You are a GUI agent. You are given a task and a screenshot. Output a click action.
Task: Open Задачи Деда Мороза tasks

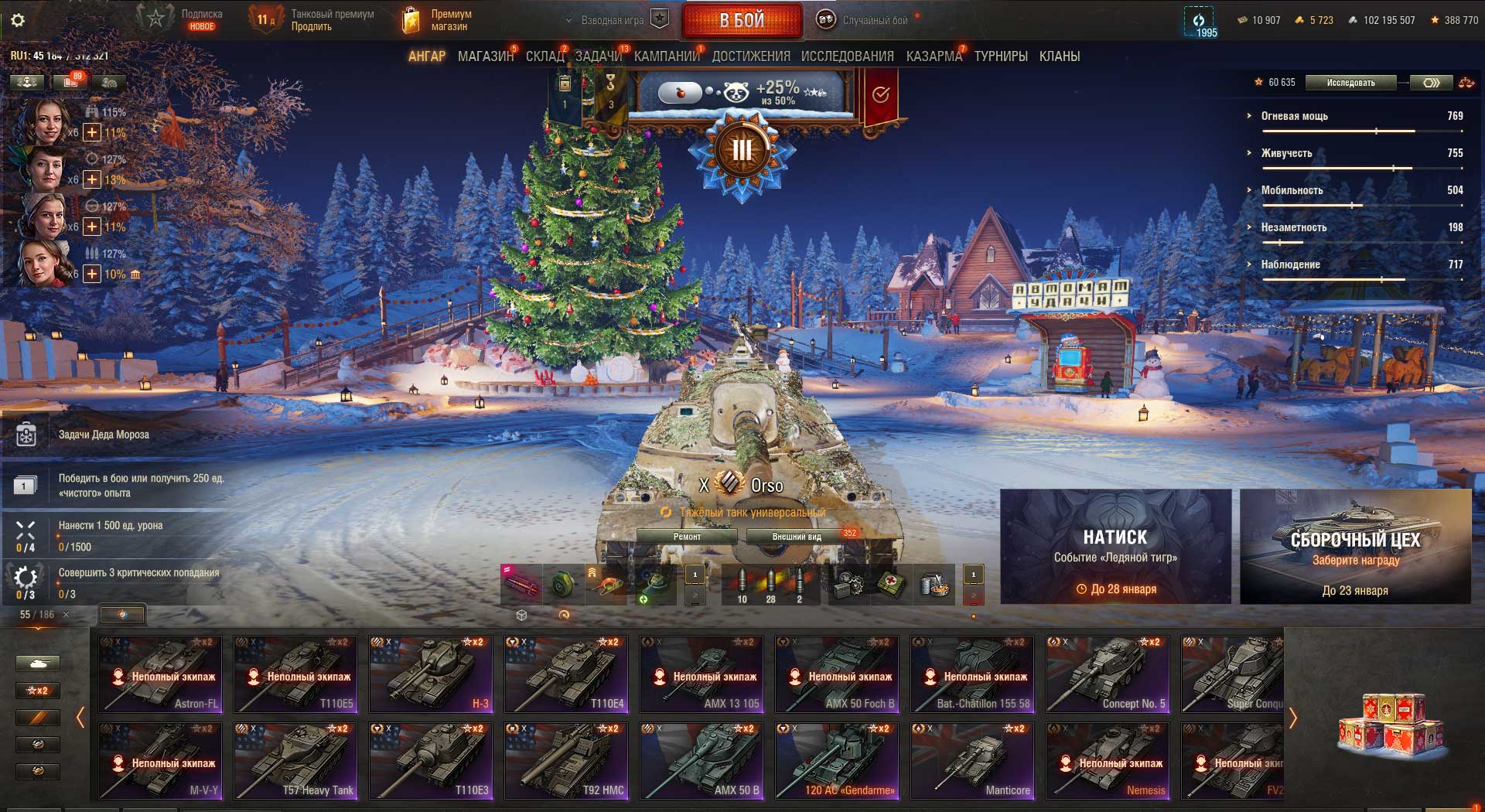[104, 435]
